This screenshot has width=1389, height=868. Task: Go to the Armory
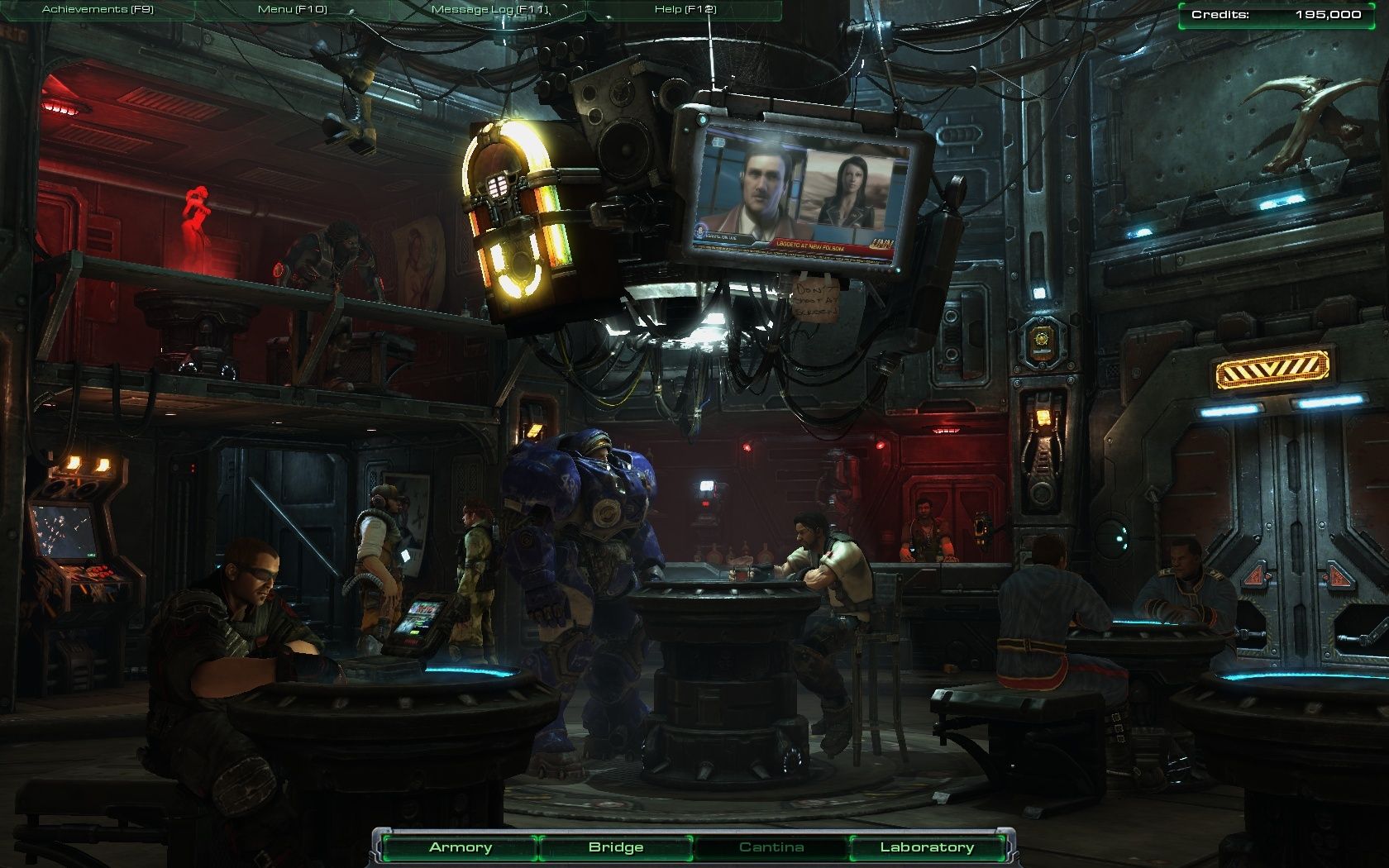(x=461, y=847)
